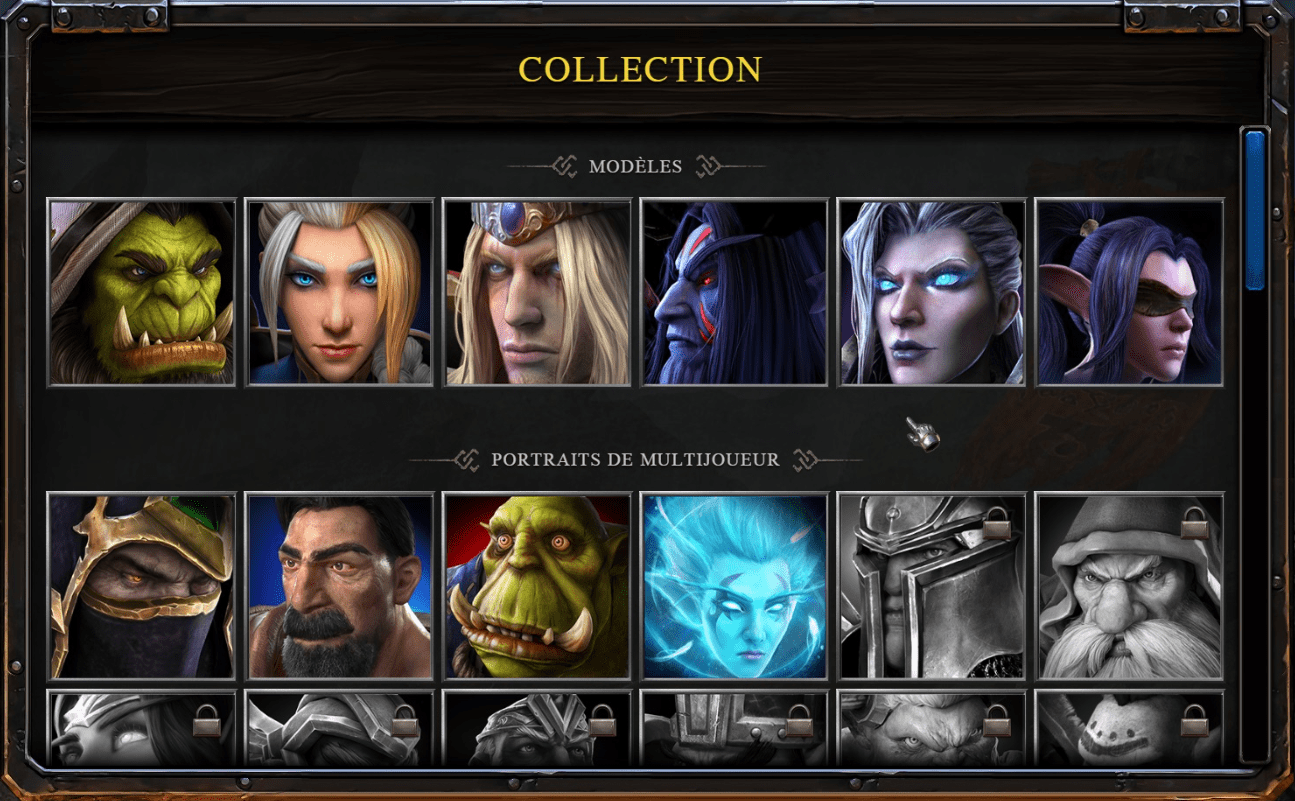Select the crowned blond man model
The image size is (1295, 801).
pos(537,292)
